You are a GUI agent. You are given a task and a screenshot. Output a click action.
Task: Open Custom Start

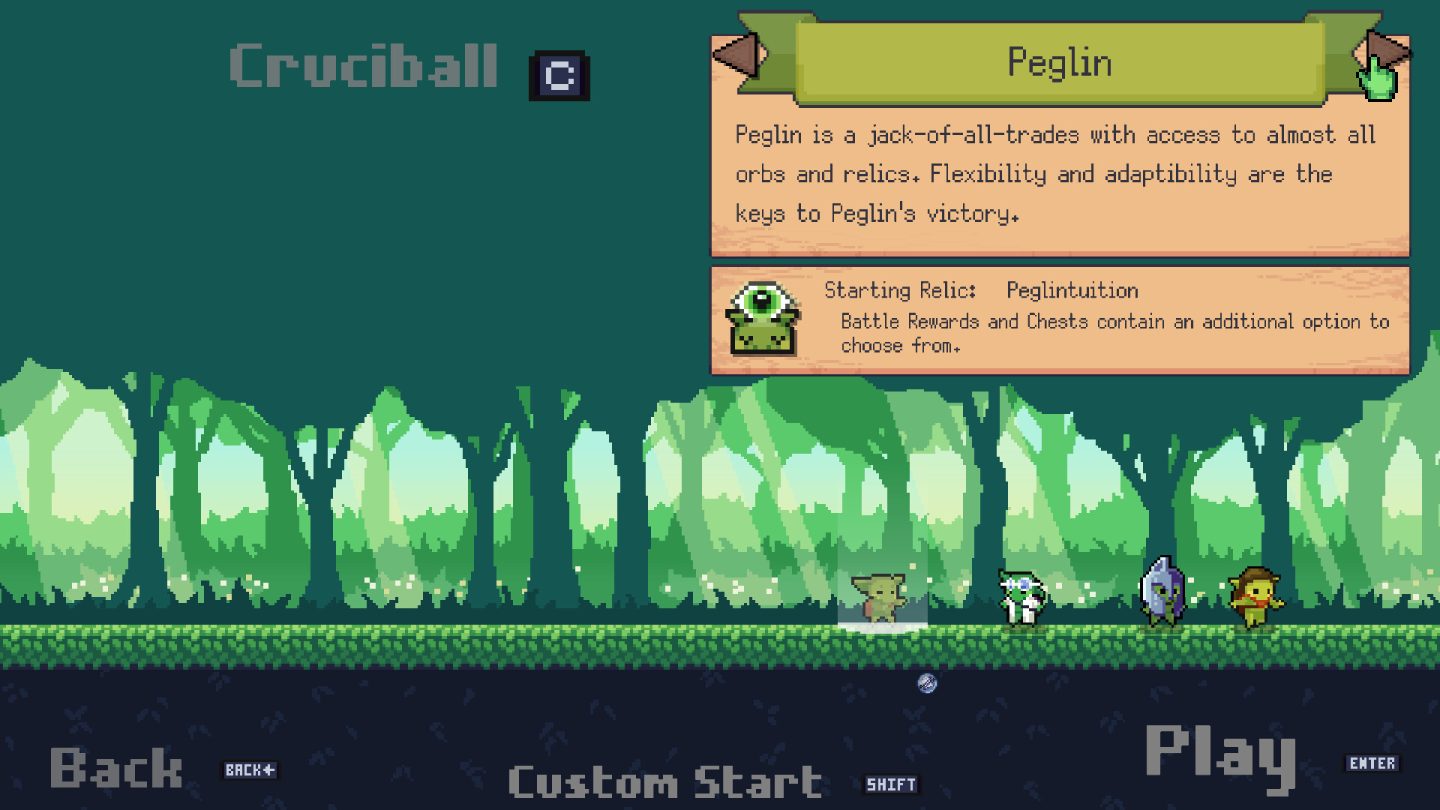tap(665, 783)
